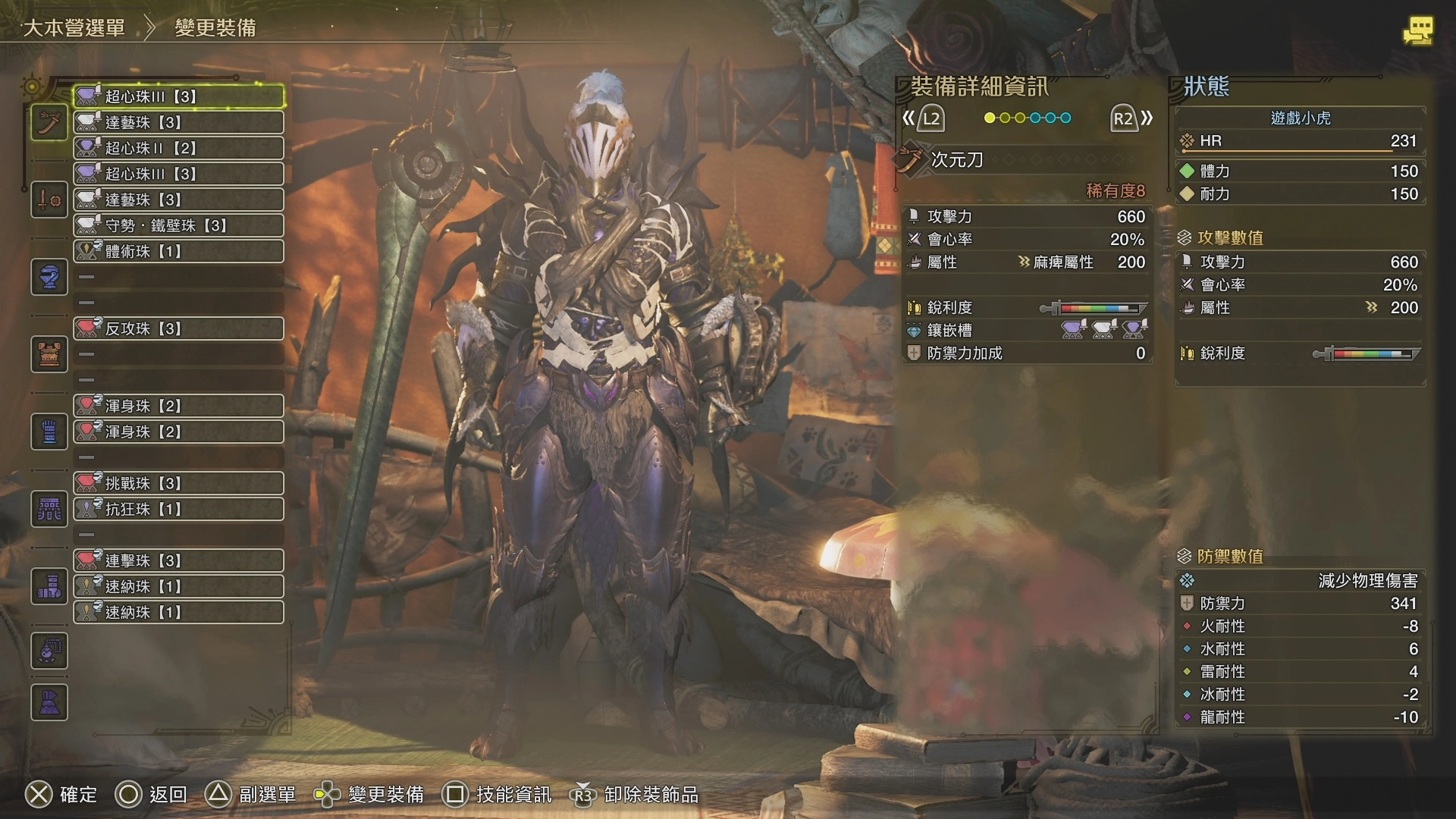Open the yellow chat icon
The height and width of the screenshot is (819, 1456).
coord(1417,31)
